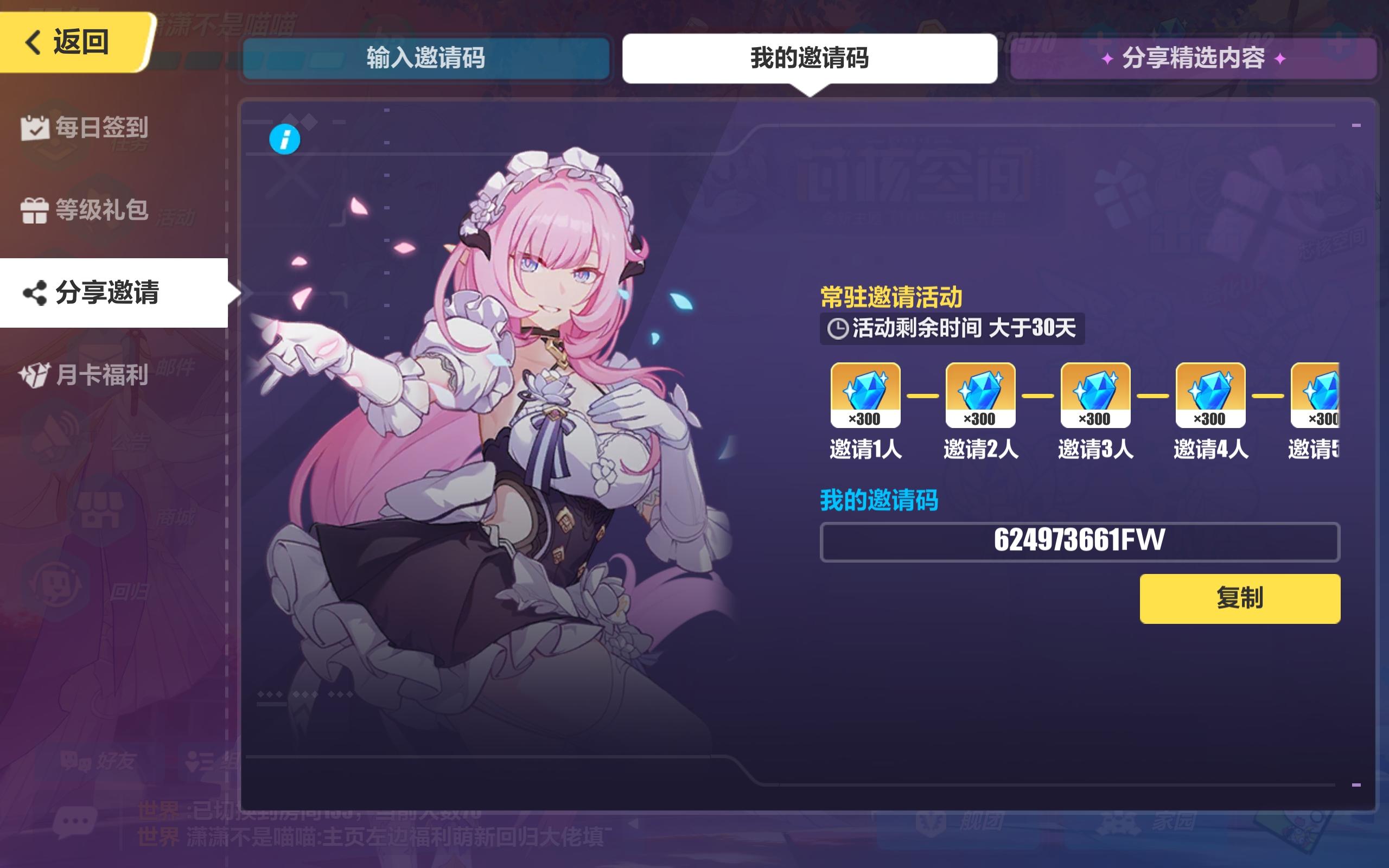Click the partially visible 邀请5人 reward icon
The image size is (1389, 868).
[1320, 395]
